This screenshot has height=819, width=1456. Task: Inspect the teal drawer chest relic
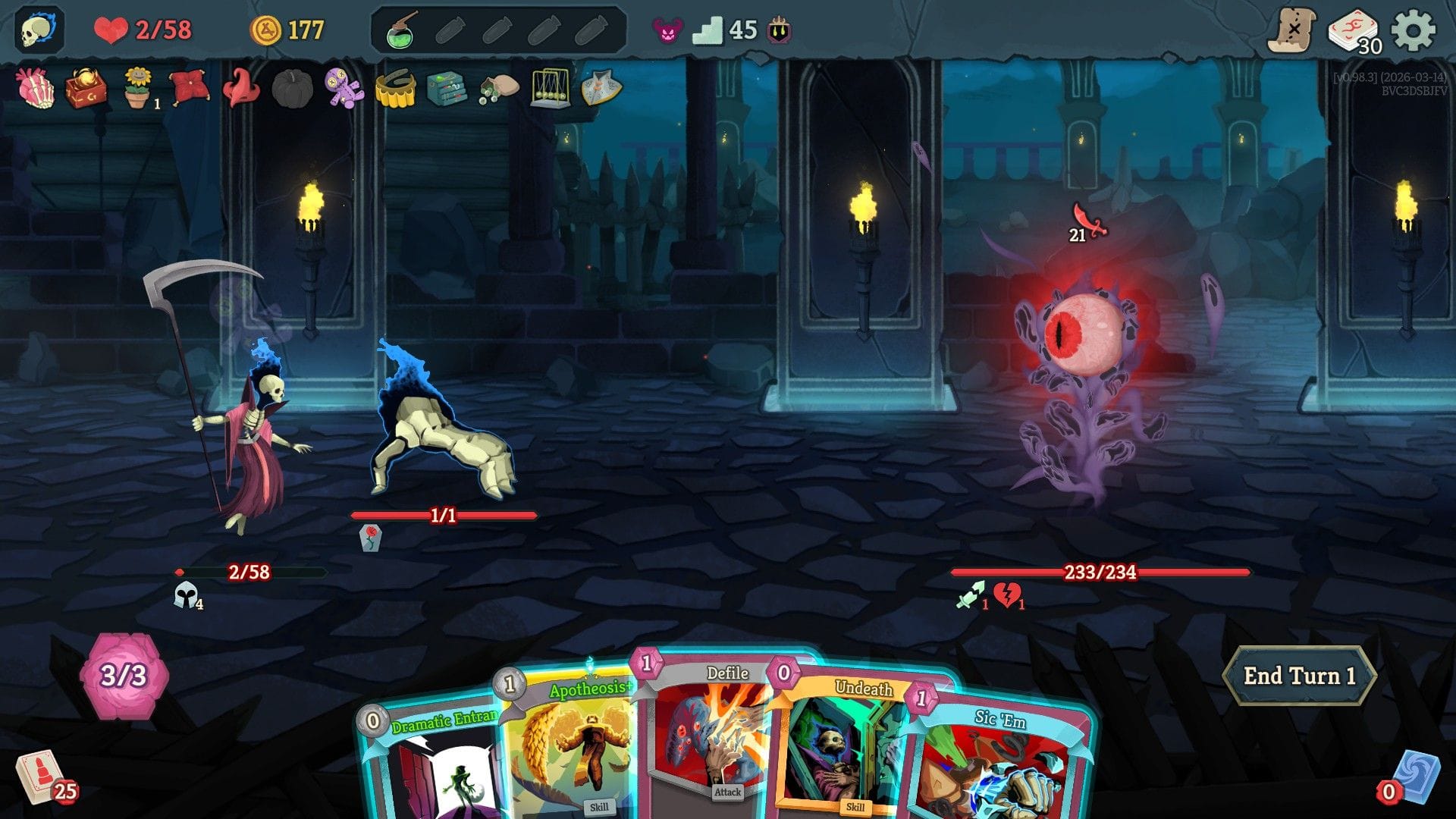[x=447, y=89]
